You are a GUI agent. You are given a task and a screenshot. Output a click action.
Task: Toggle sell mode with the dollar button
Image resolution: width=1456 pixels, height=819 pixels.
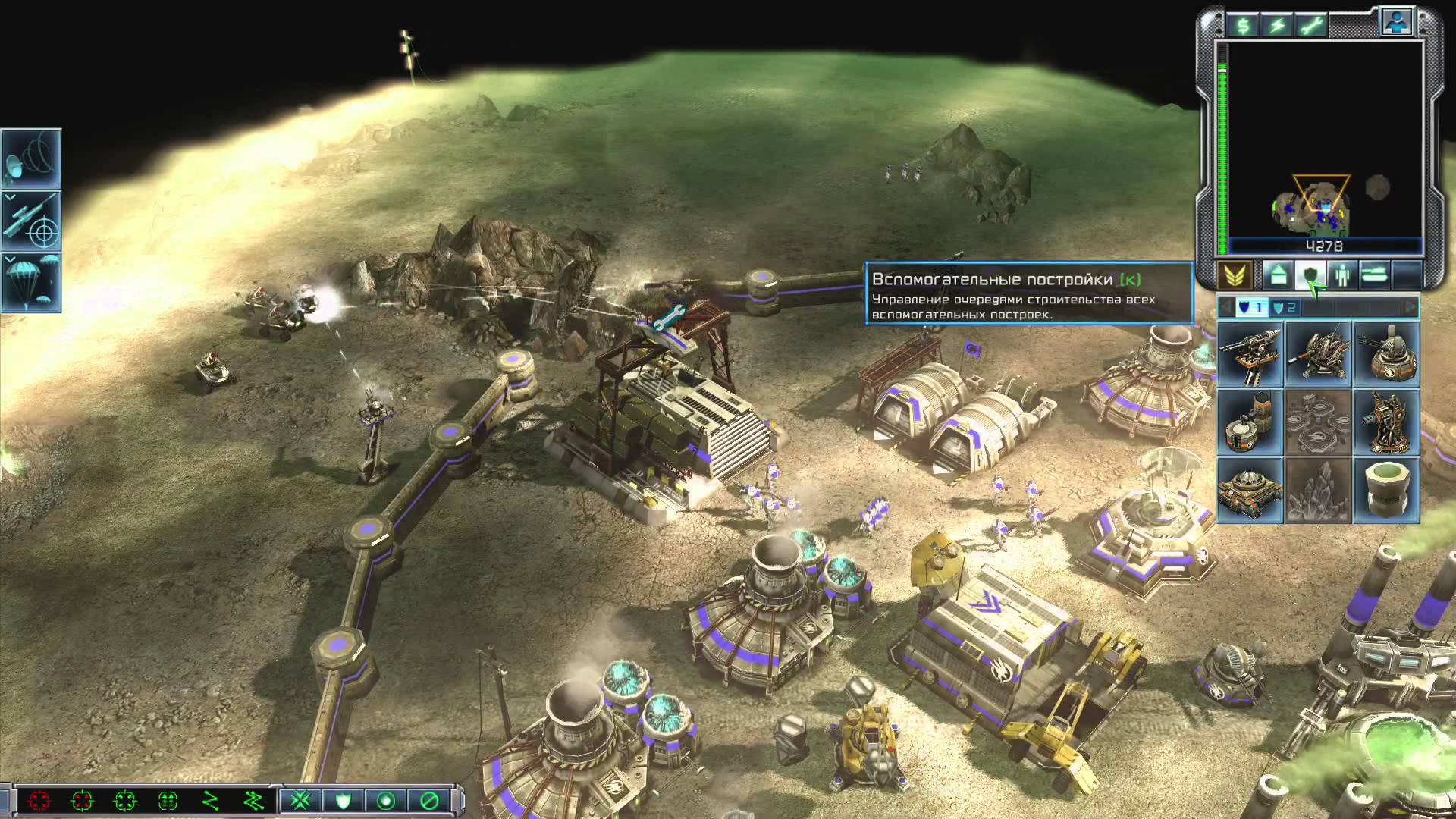tap(1243, 26)
